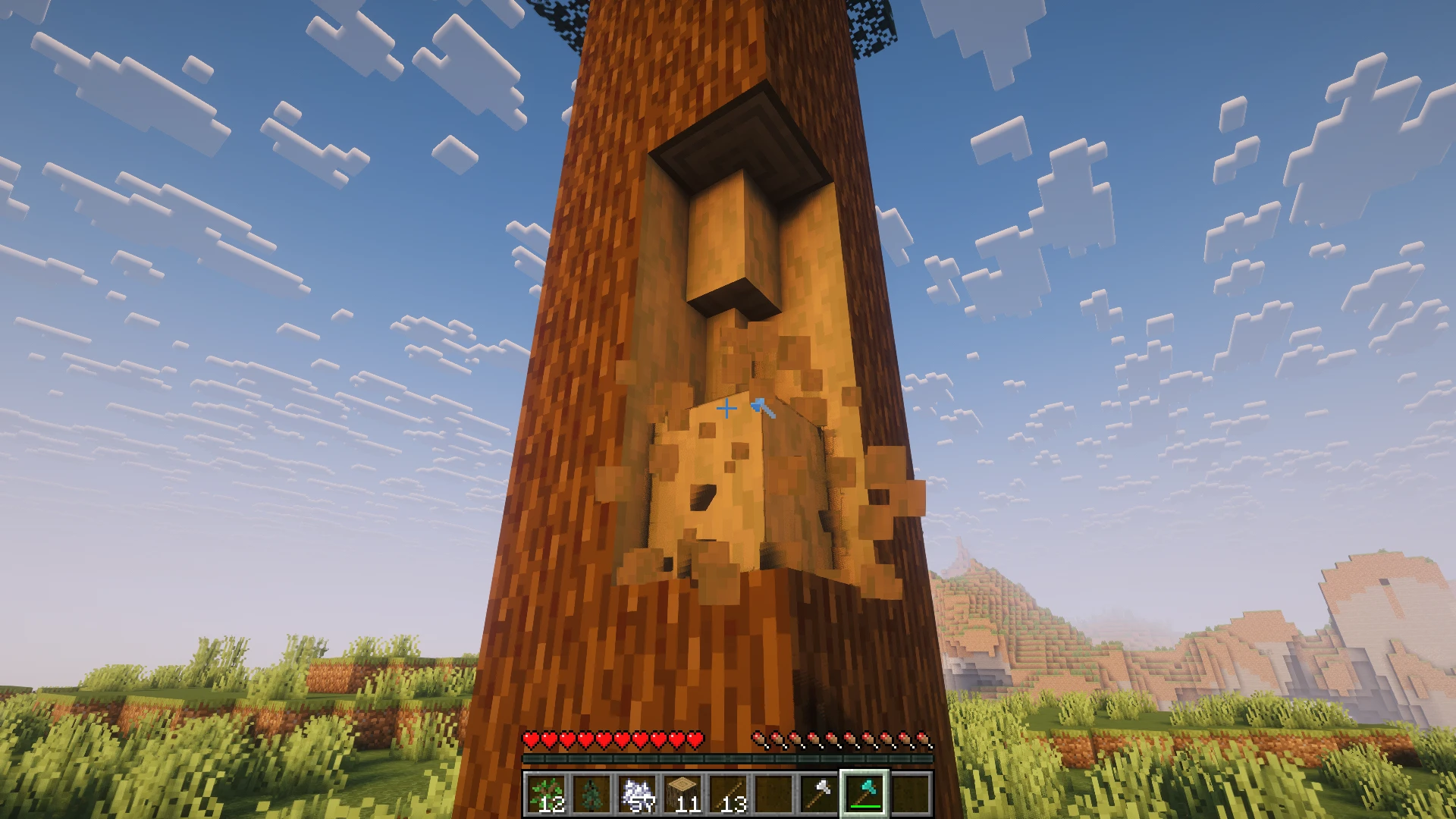The width and height of the screenshot is (1456, 819).
Task: Switch to the sticks hotbar slot
Action: [728, 794]
